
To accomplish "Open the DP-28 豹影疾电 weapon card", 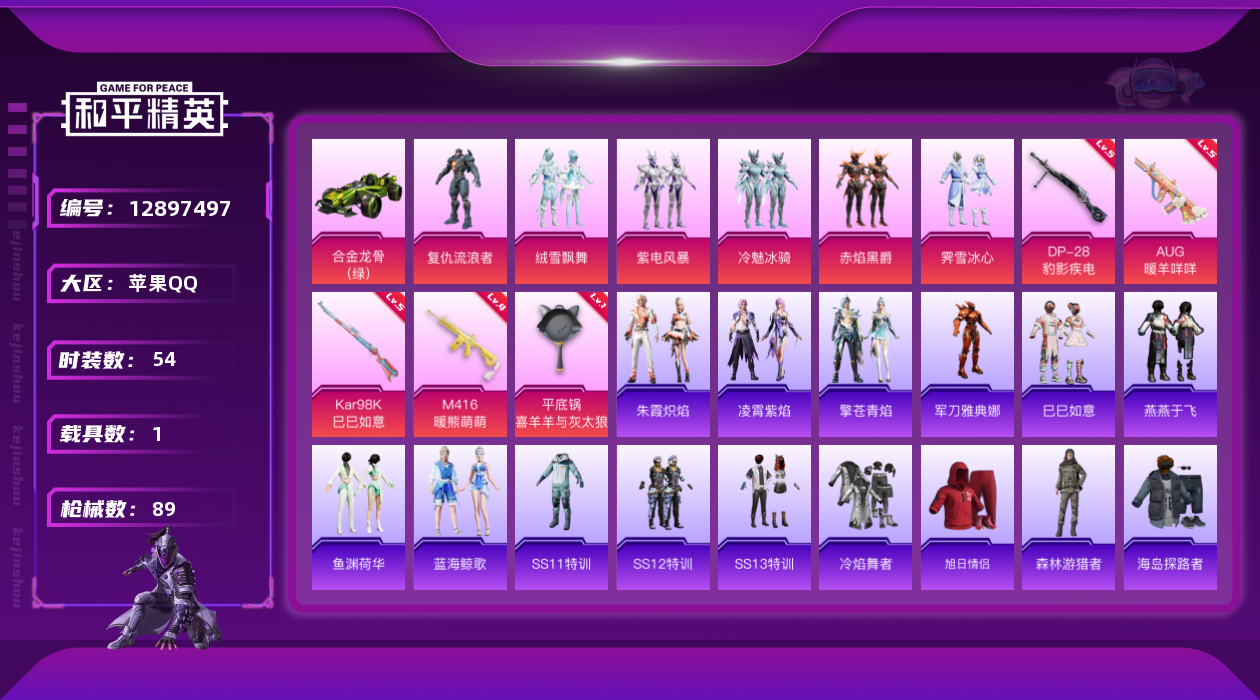I will tap(1068, 211).
